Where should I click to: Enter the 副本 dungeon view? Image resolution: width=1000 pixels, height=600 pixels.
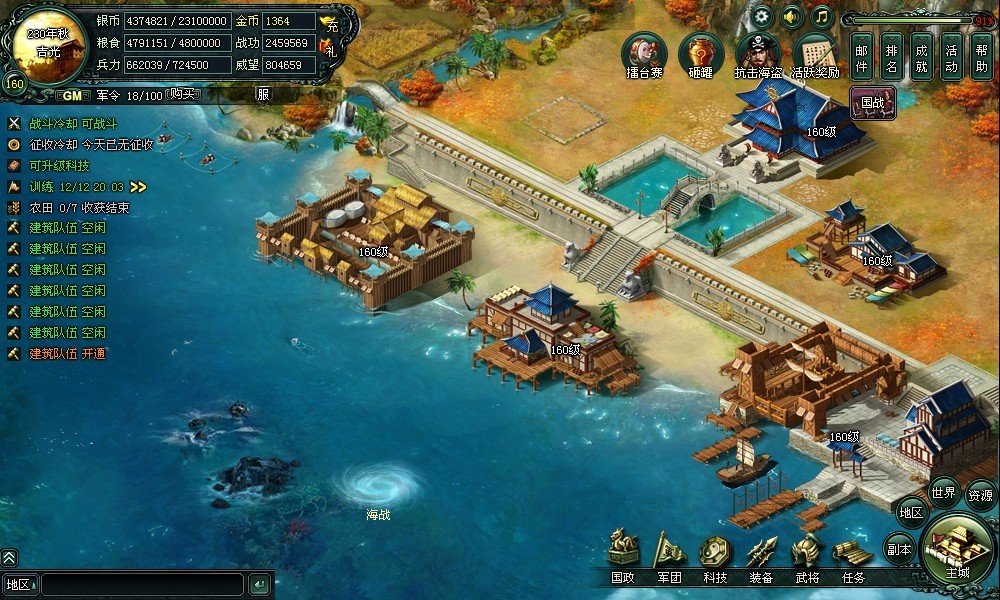[x=899, y=549]
